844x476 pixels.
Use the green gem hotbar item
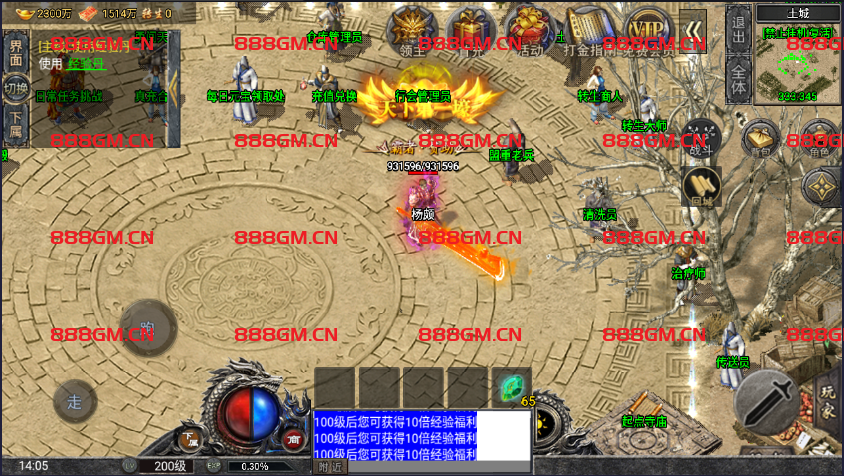click(511, 387)
